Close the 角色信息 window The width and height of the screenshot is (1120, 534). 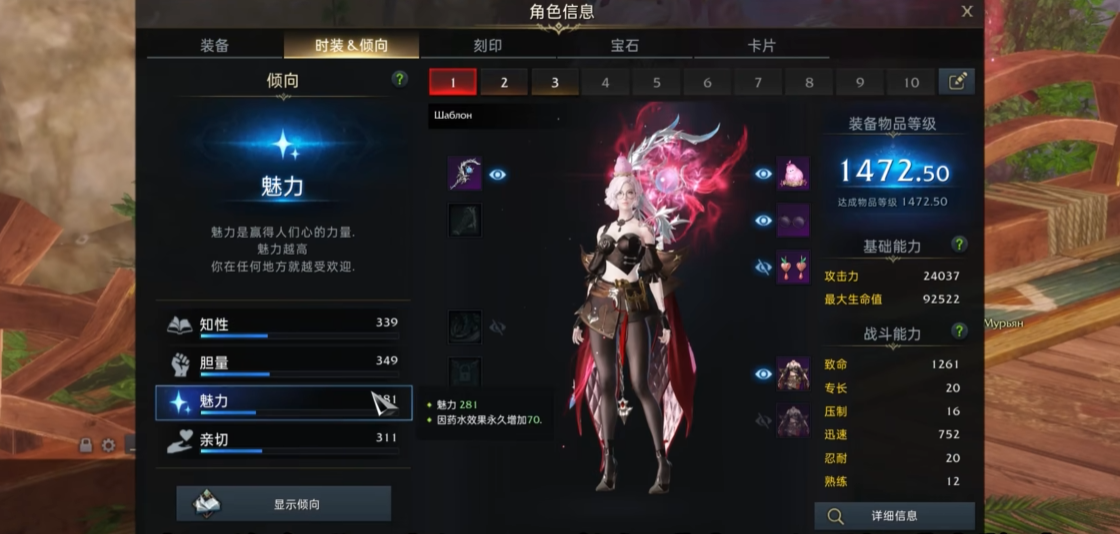967,12
